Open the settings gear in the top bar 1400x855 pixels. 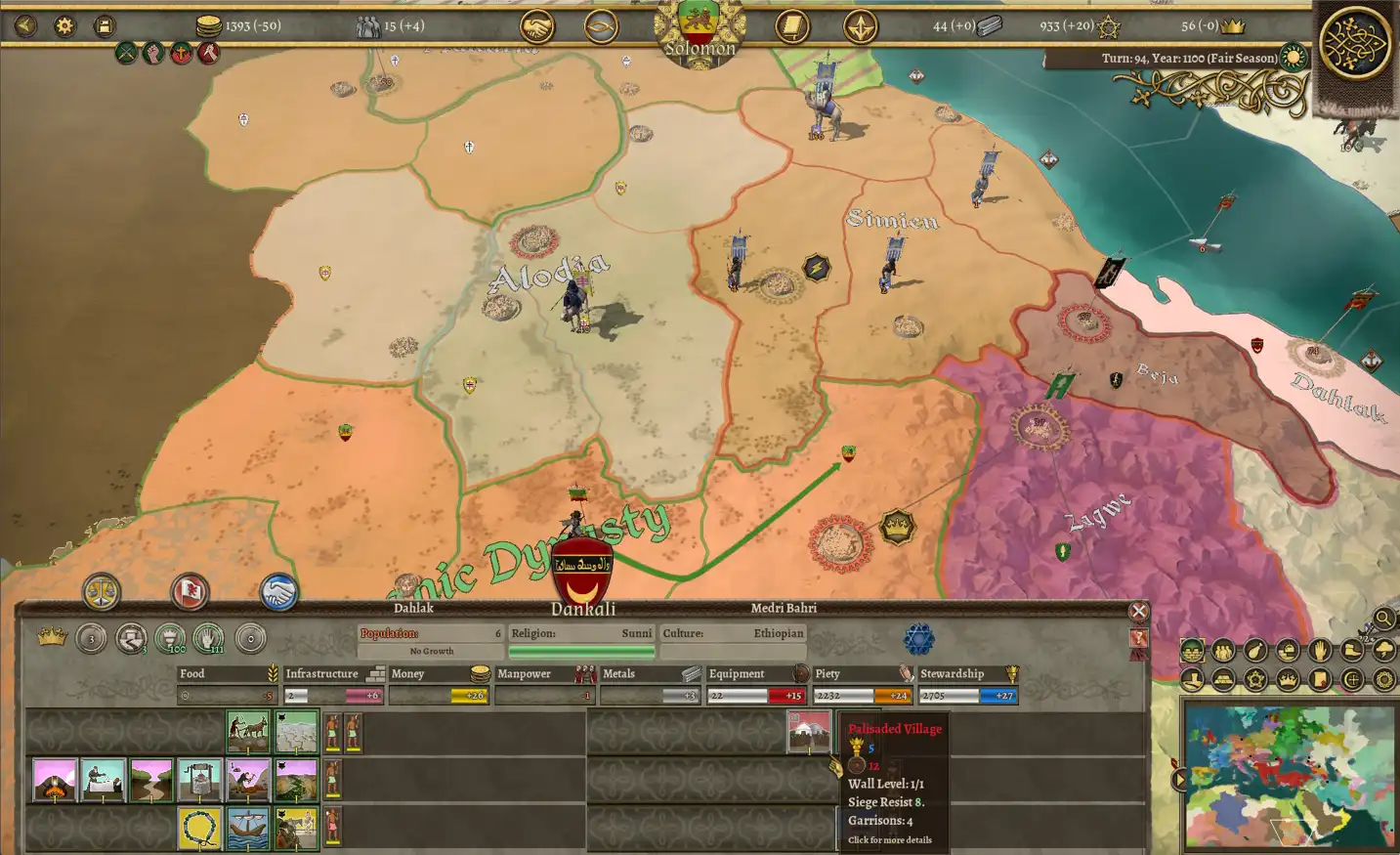[x=64, y=25]
